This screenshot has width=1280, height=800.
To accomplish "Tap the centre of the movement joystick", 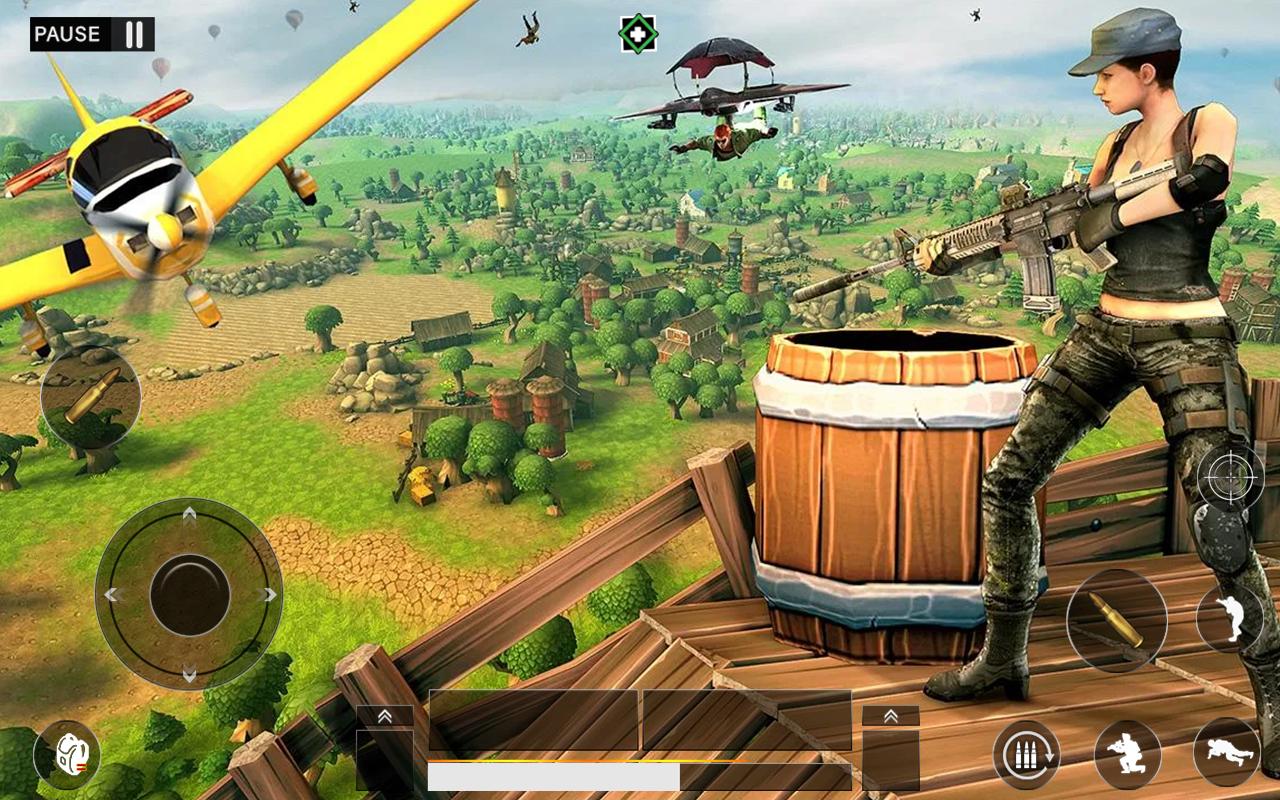I will (189, 594).
